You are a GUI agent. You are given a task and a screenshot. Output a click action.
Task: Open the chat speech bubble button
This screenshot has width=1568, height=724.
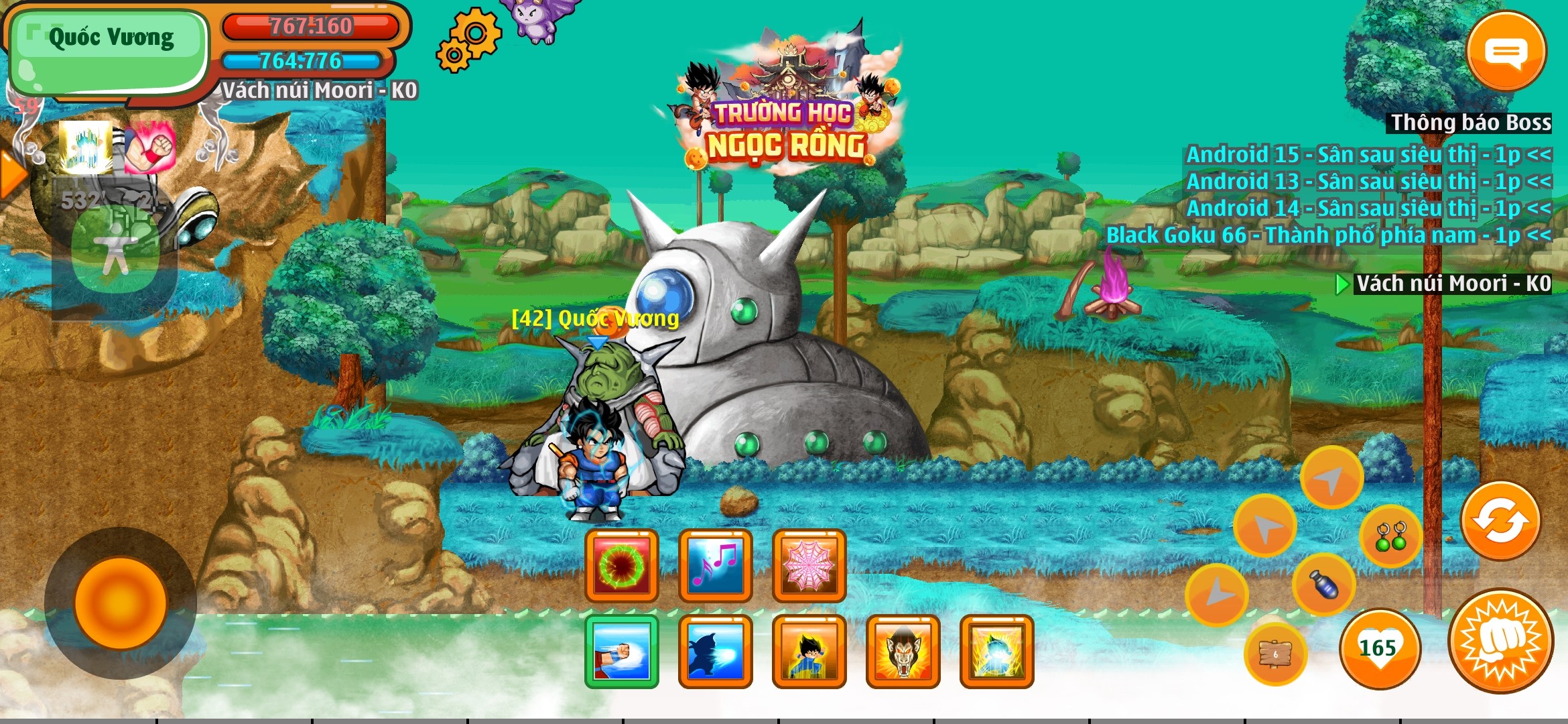[x=1506, y=52]
